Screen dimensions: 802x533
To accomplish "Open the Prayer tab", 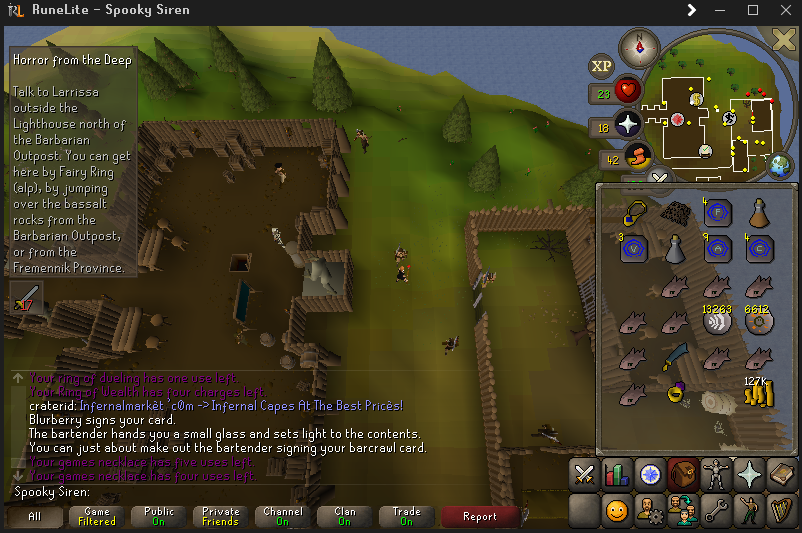I will (x=749, y=475).
